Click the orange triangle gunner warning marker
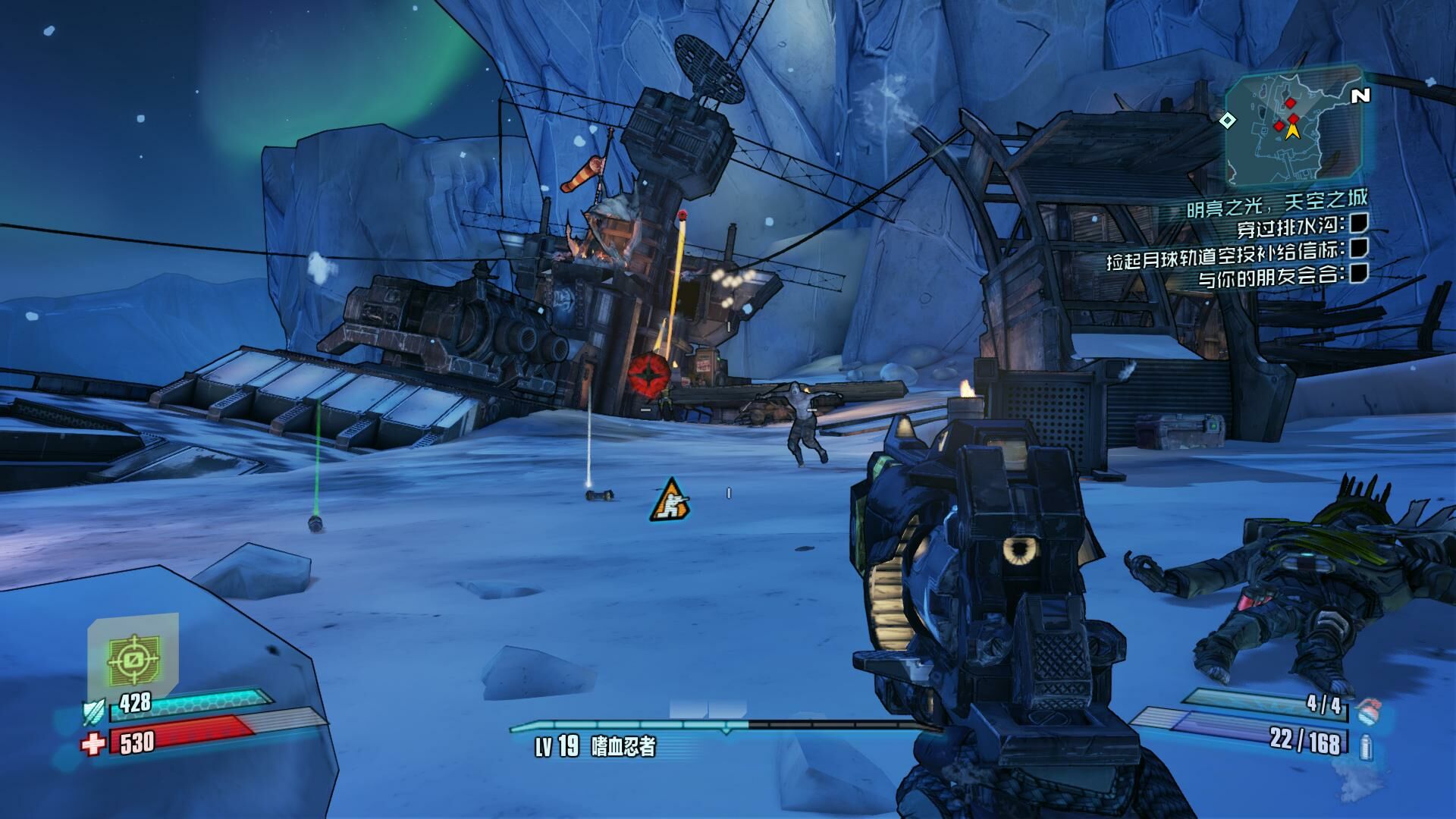 [x=670, y=500]
